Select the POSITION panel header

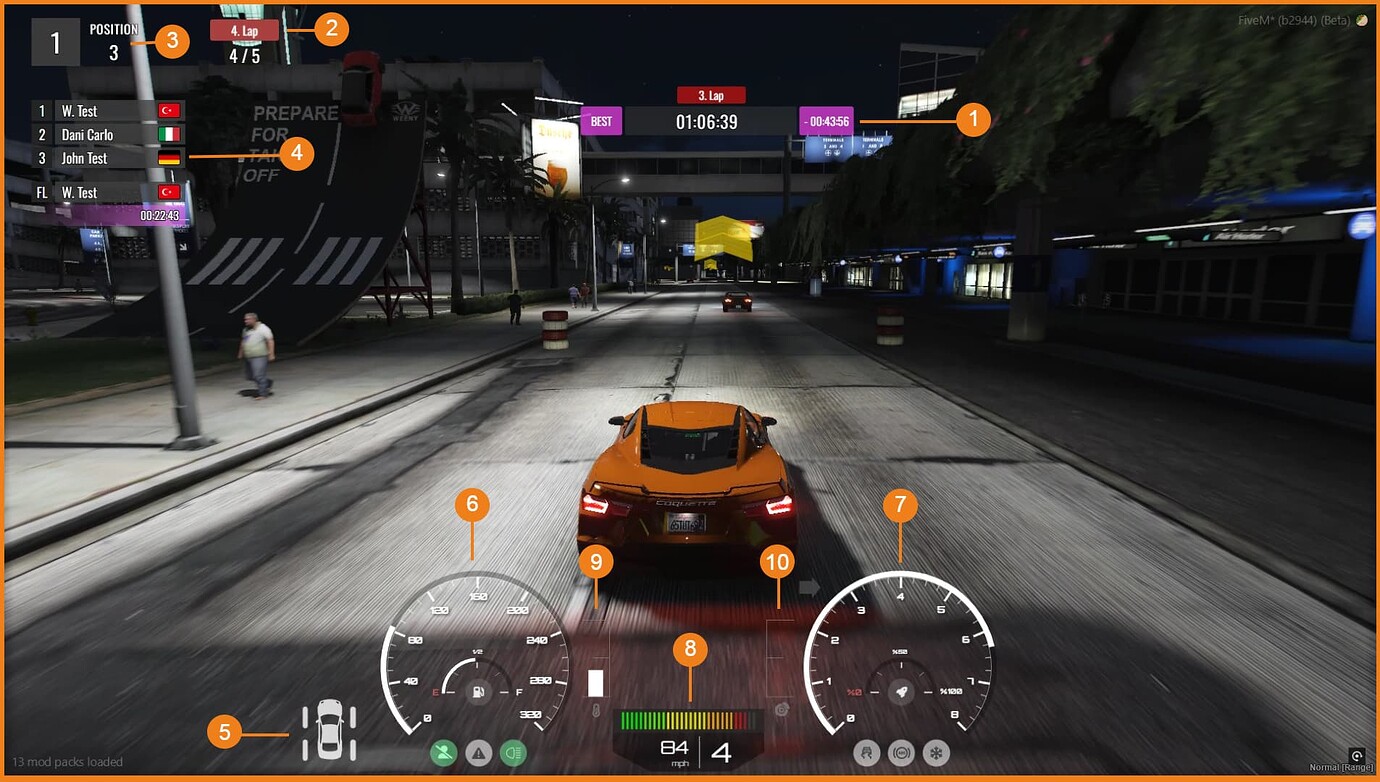coord(113,29)
